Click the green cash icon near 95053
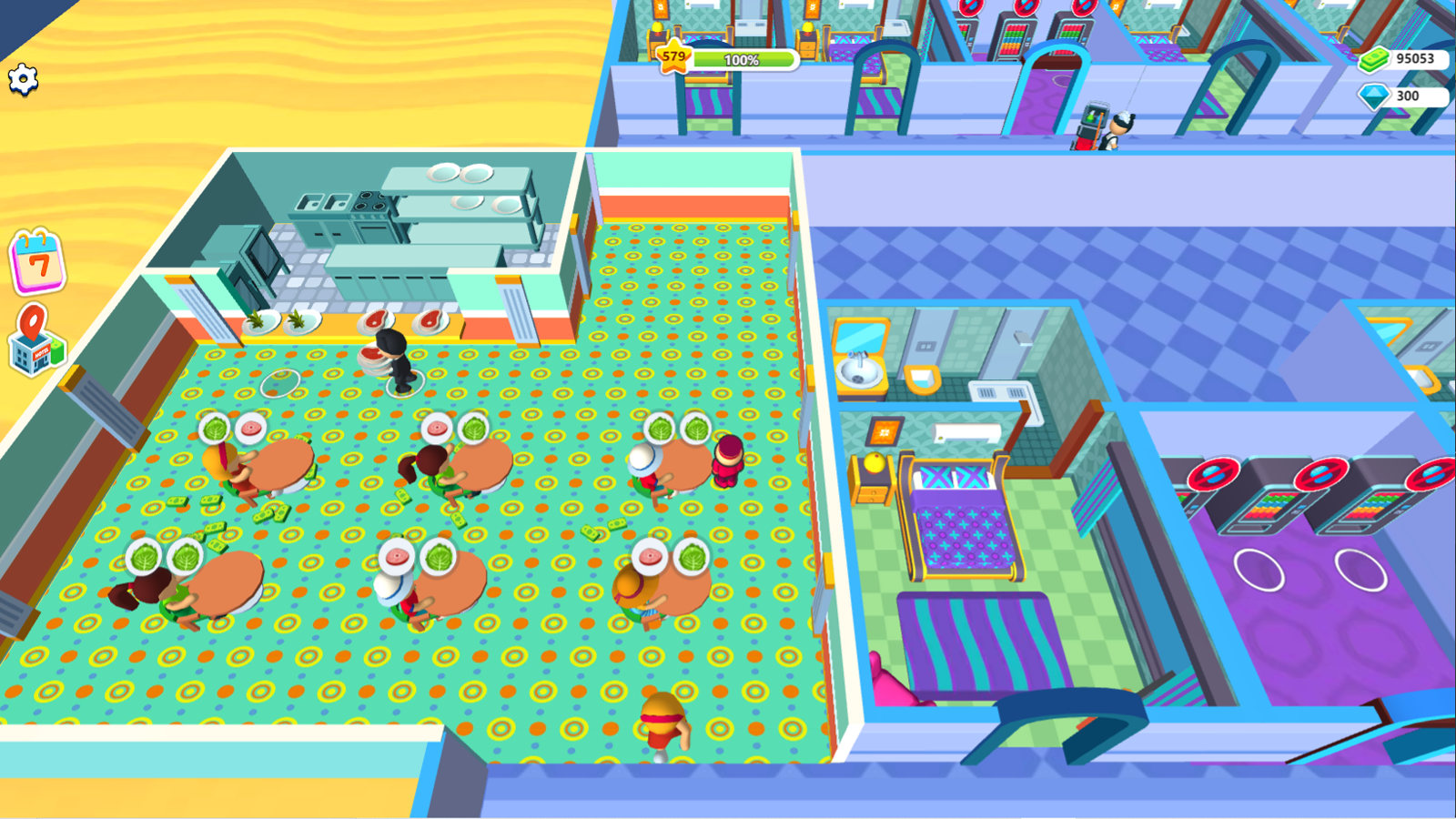This screenshot has height=819, width=1456. pyautogui.click(x=1376, y=59)
